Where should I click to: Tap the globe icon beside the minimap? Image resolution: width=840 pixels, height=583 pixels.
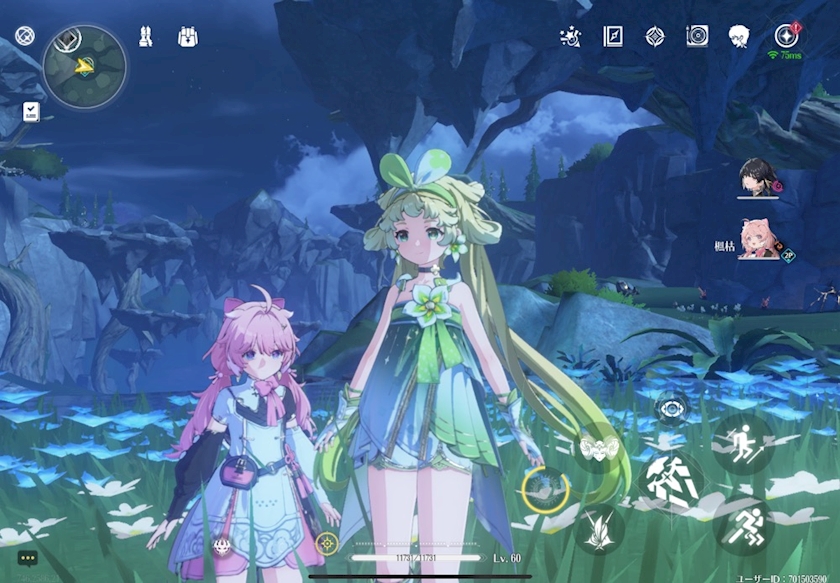click(x=25, y=38)
